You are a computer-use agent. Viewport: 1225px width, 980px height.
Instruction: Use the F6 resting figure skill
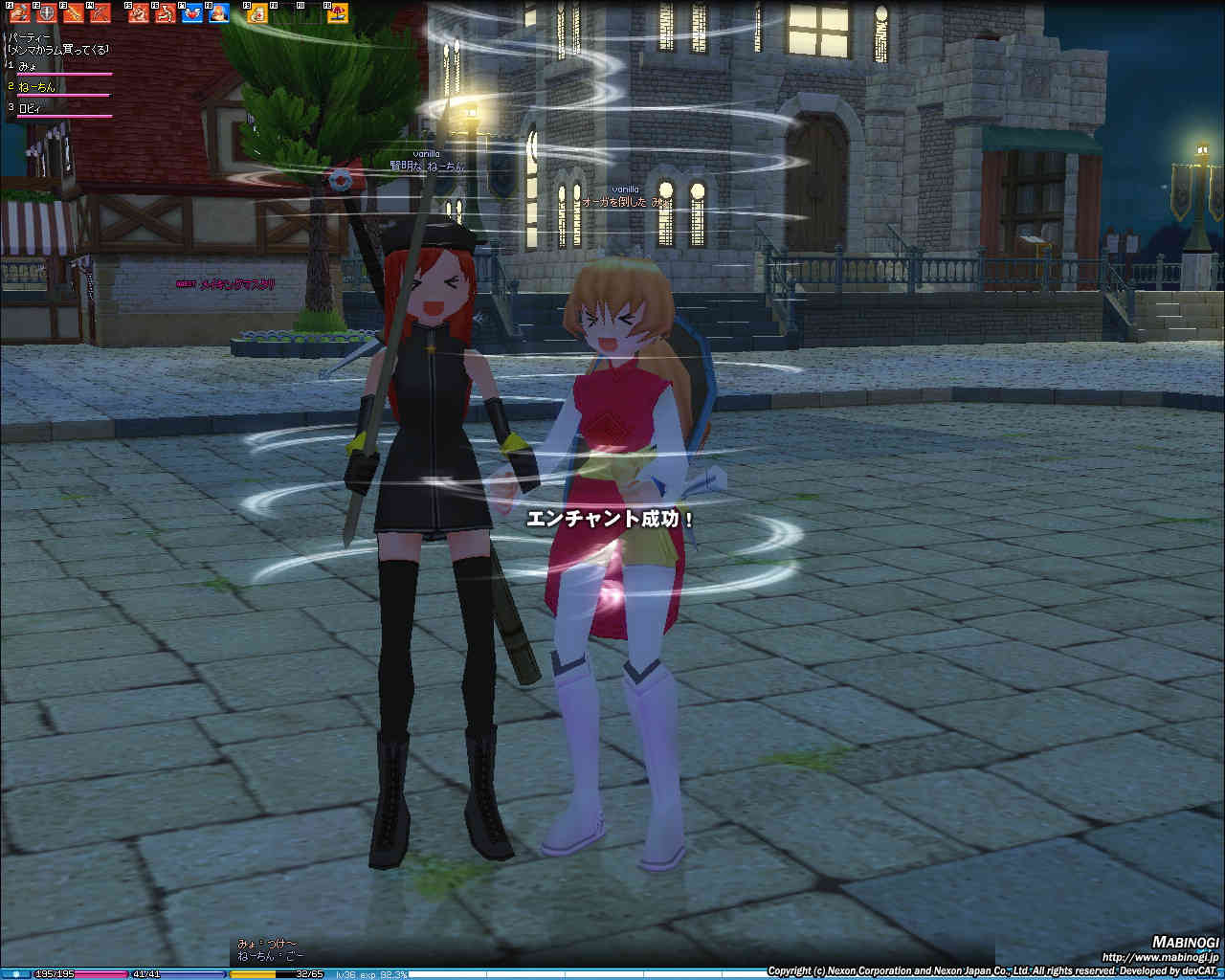[166, 12]
